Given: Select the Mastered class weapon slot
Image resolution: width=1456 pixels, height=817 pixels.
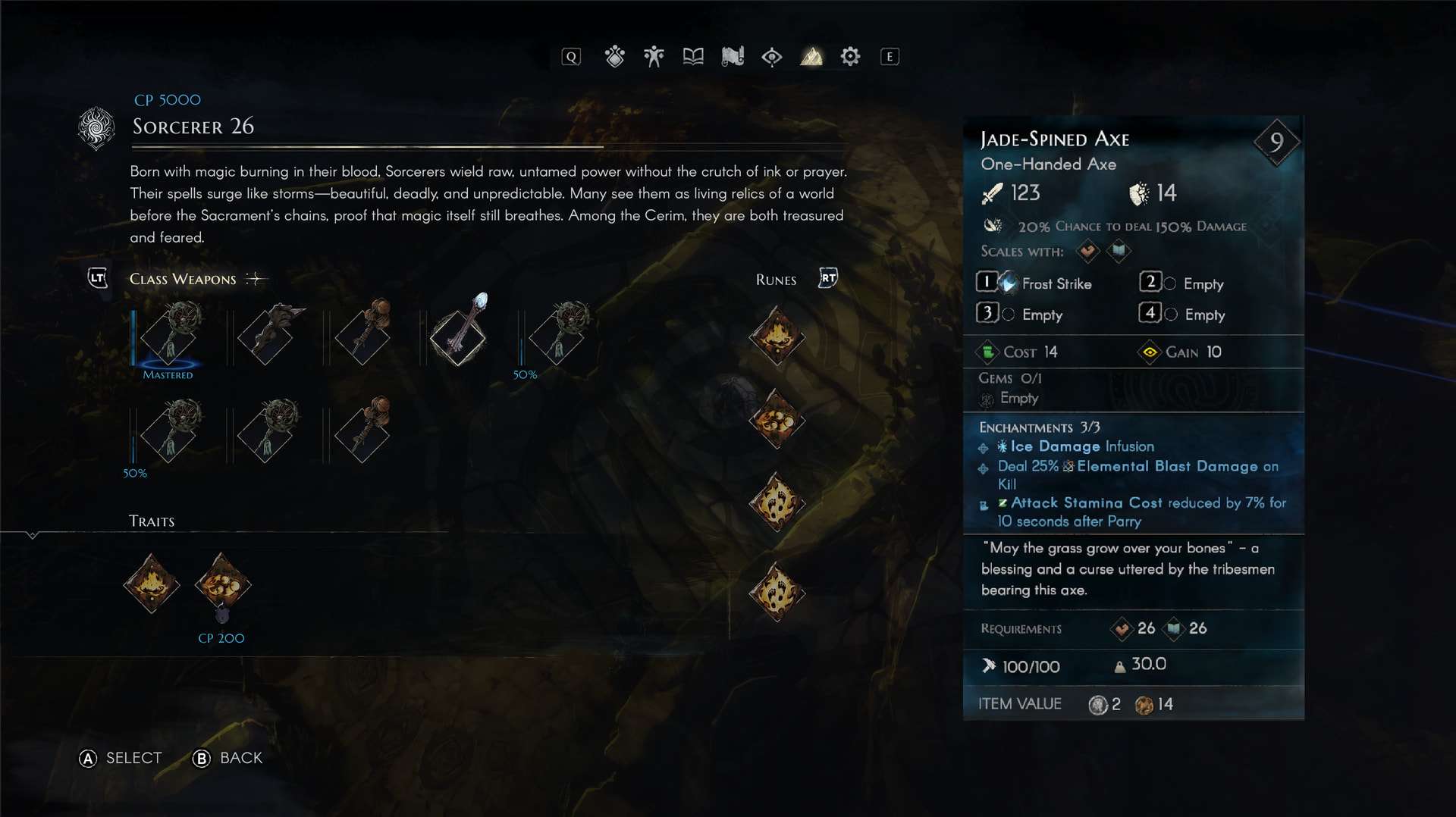Looking at the screenshot, I should (169, 334).
